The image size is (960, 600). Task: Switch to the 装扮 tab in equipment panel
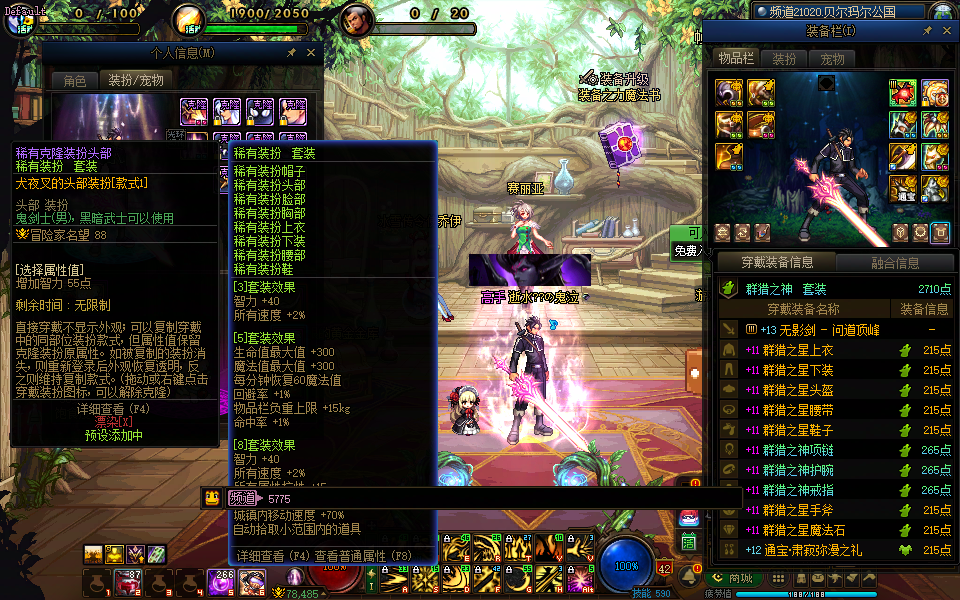point(784,59)
